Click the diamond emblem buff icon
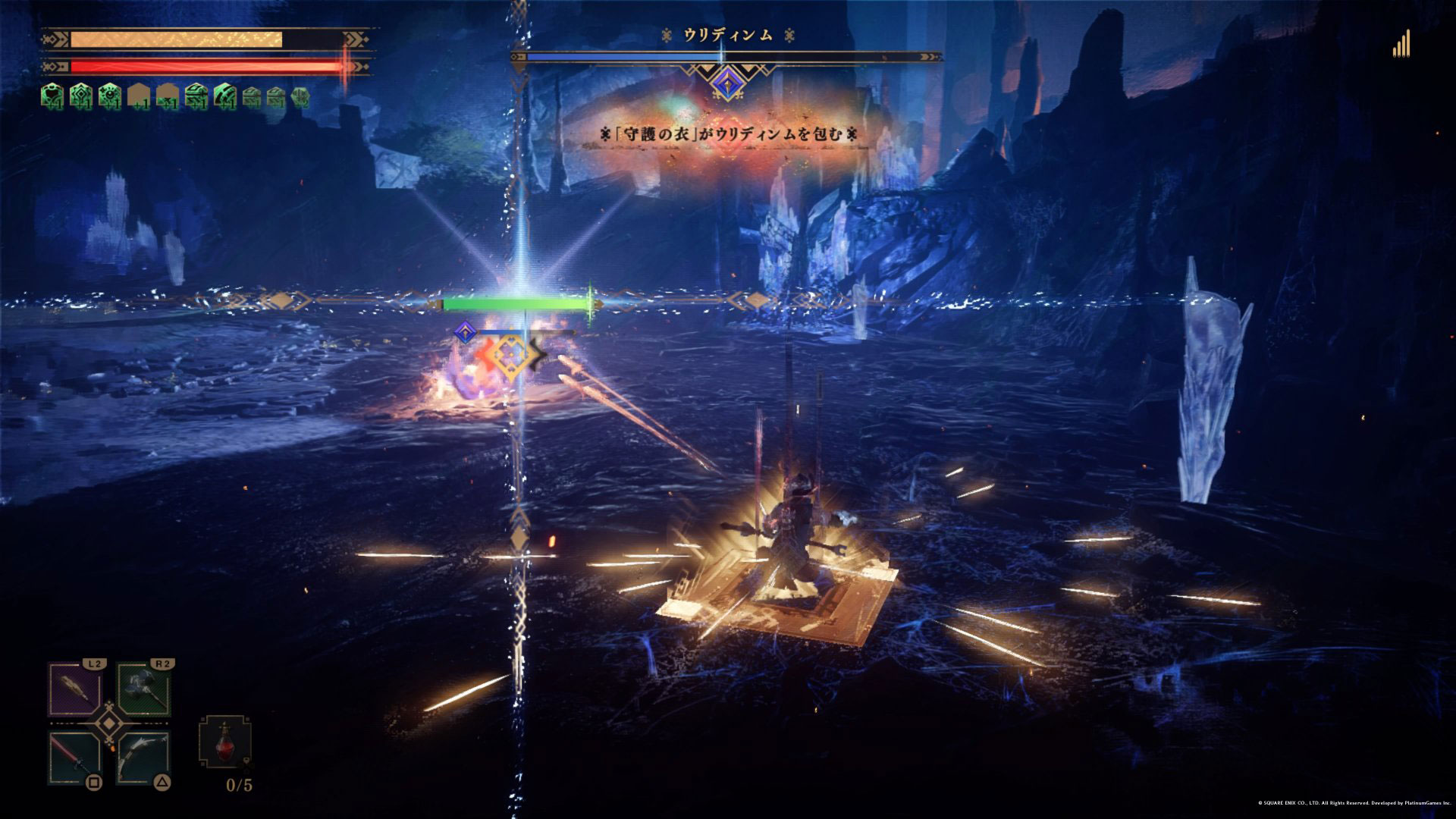This screenshot has width=1456, height=819. tap(82, 96)
